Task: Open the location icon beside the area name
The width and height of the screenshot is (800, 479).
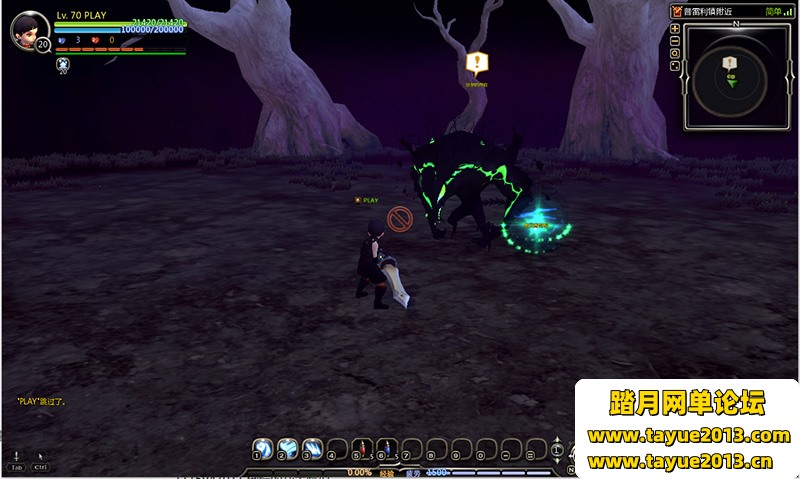Action: pyautogui.click(x=677, y=11)
